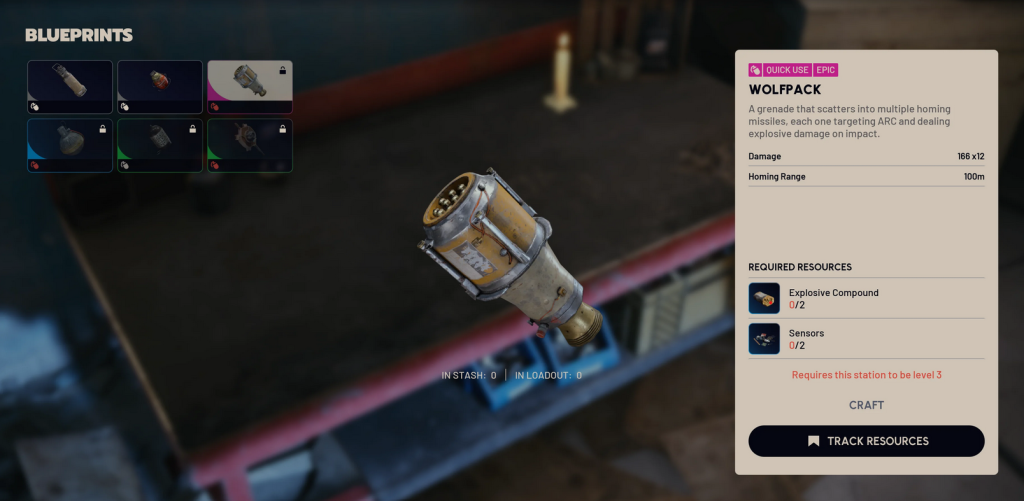Choose the locked dark mesh grenade blueprint

tap(160, 145)
